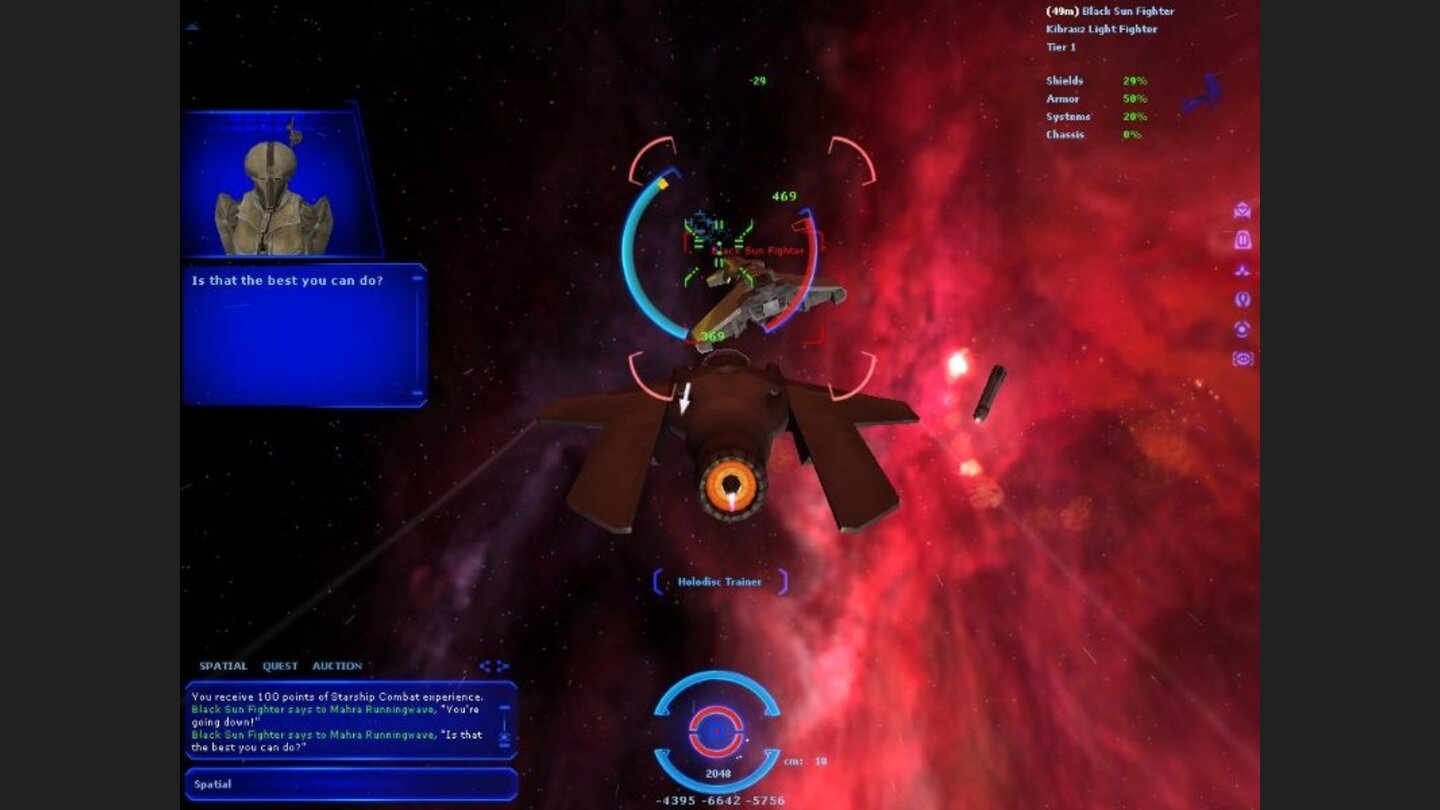Screen dimensions: 1440x810
Task: Toggle the left chevron arrow beside the chat tabs
Action: click(486, 667)
